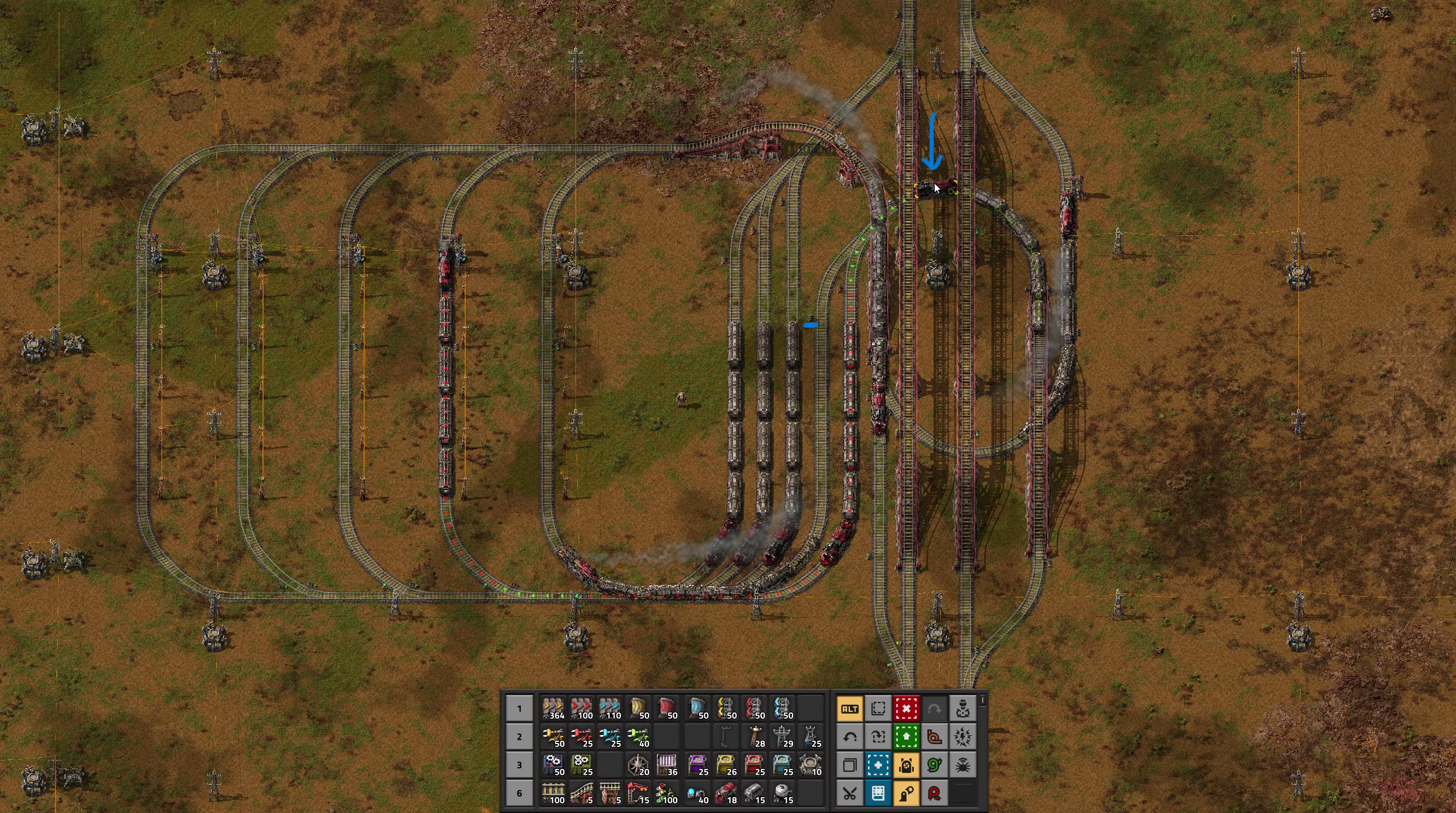
Task: Open the shortcut bar three-dot menu
Action: pos(982,701)
